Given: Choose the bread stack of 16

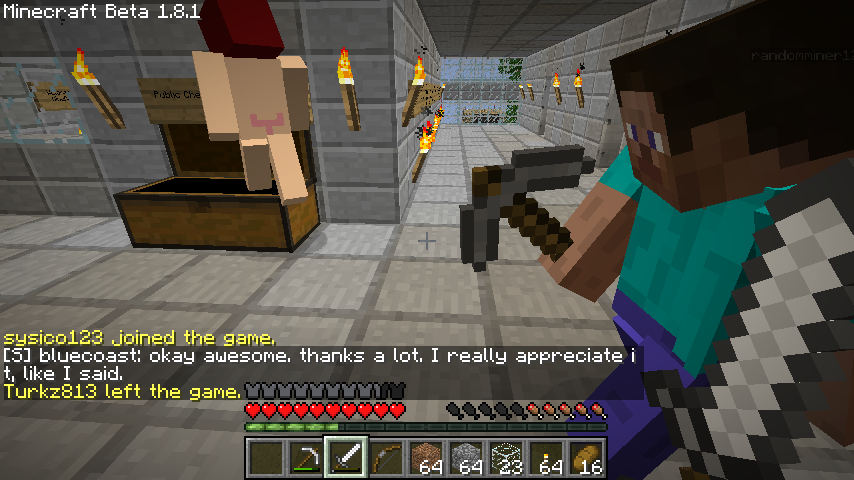Looking at the screenshot, I should pos(586,459).
